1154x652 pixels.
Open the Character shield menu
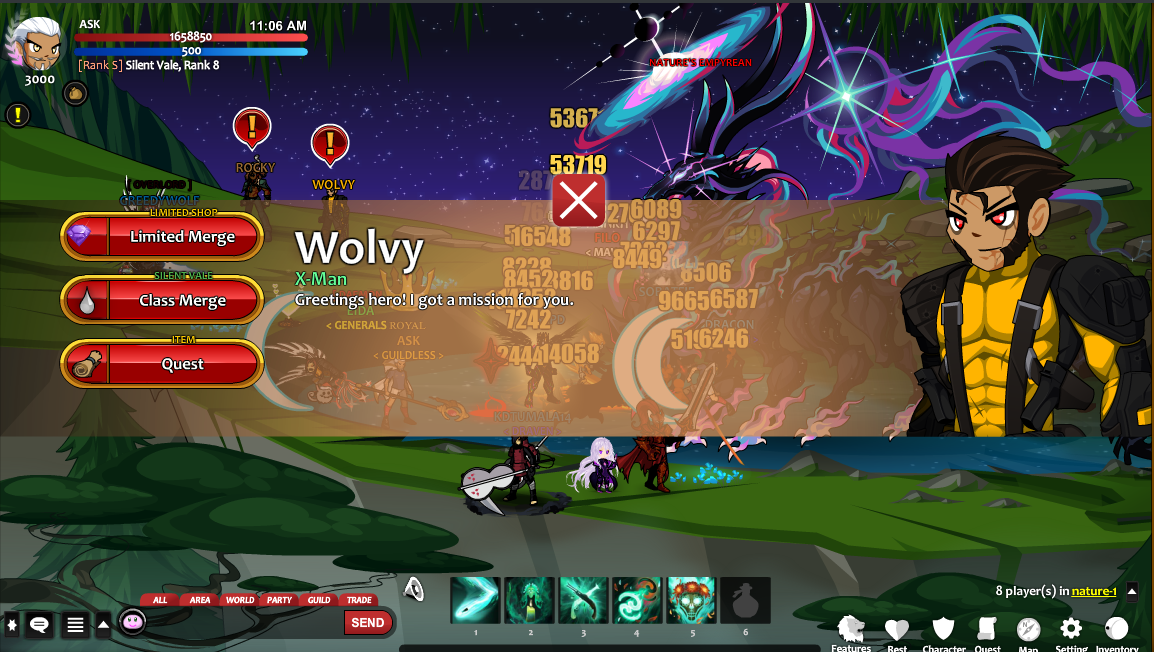tap(943, 630)
